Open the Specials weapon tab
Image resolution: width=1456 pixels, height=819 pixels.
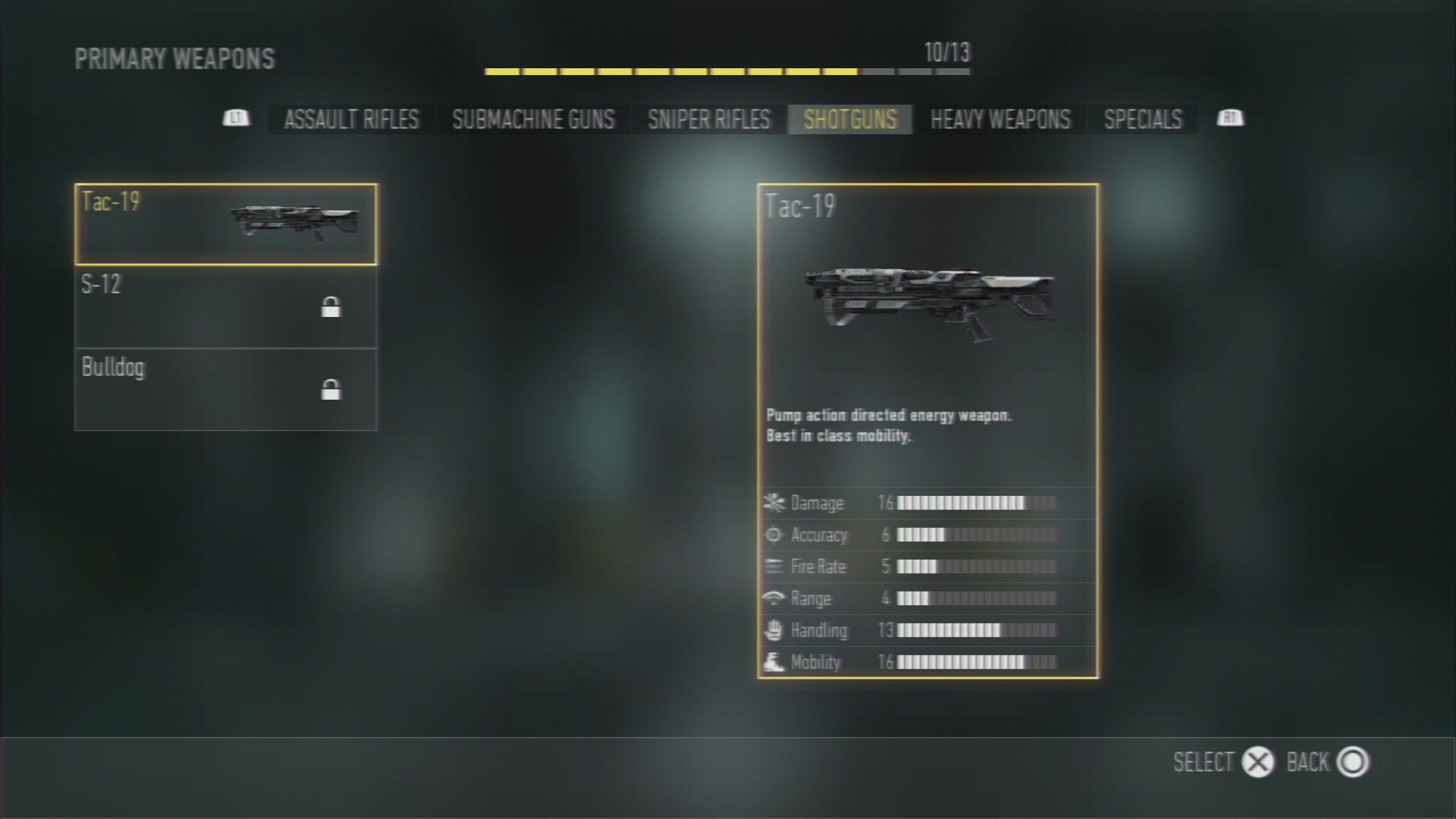(x=1143, y=119)
